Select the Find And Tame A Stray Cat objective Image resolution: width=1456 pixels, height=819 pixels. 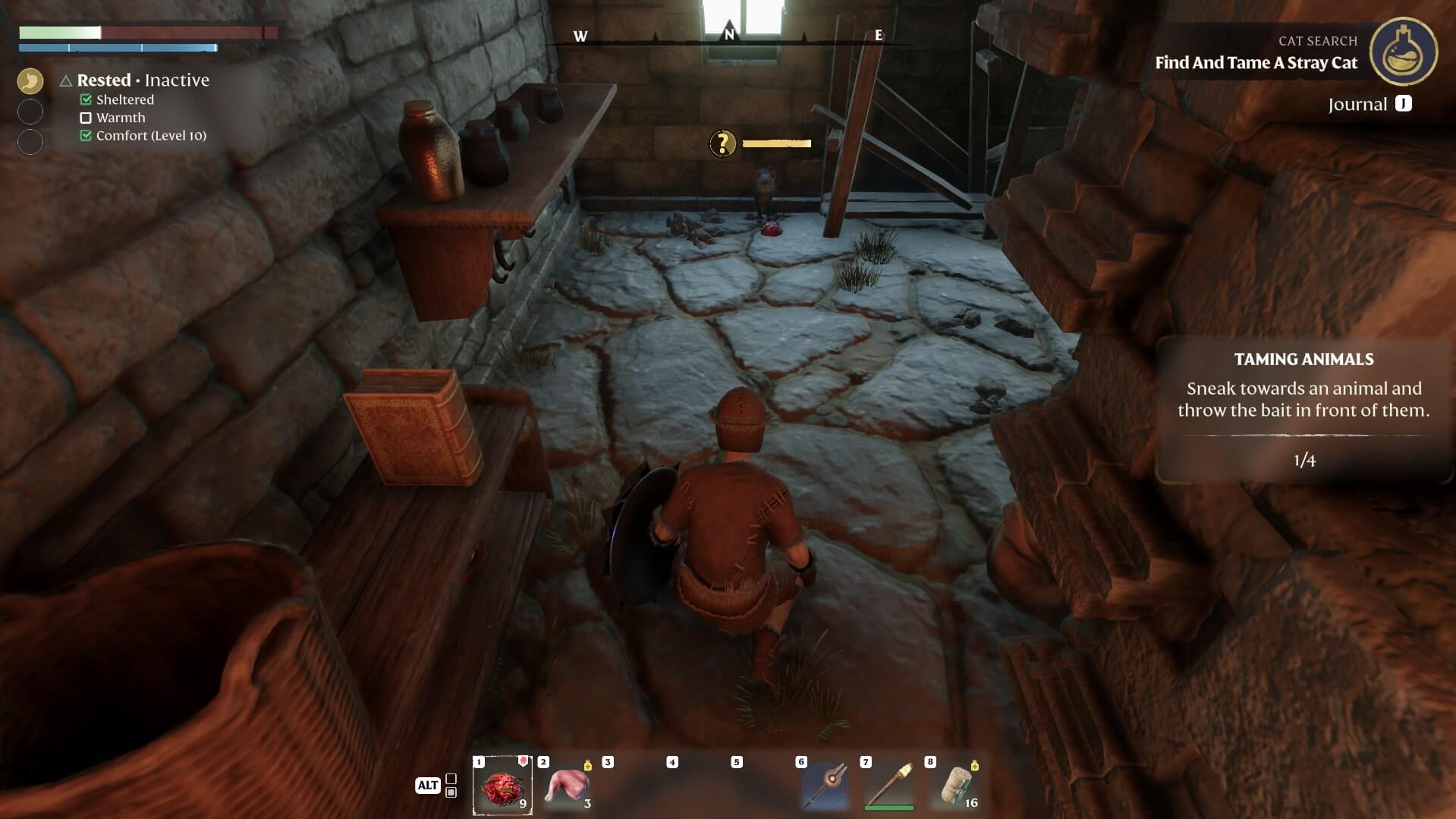point(1256,63)
